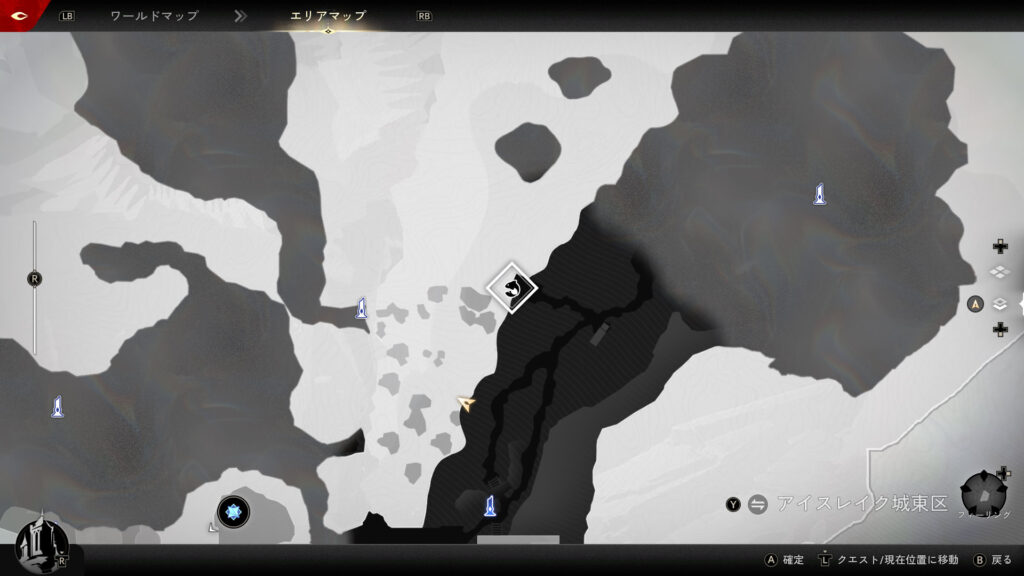Select the blue crystal star map marker

pyautogui.click(x=234, y=512)
